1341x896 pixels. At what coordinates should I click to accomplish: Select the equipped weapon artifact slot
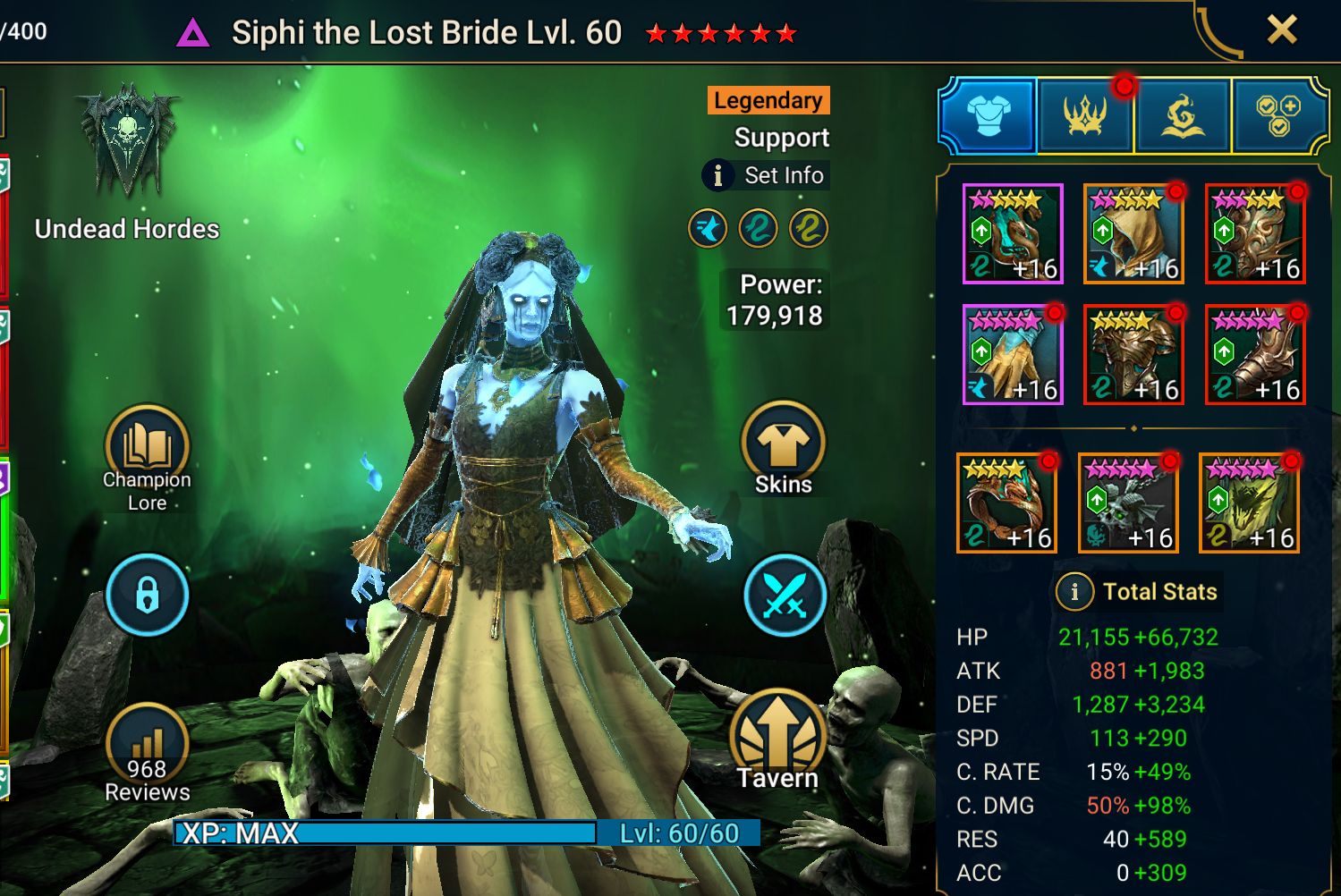[x=1013, y=233]
